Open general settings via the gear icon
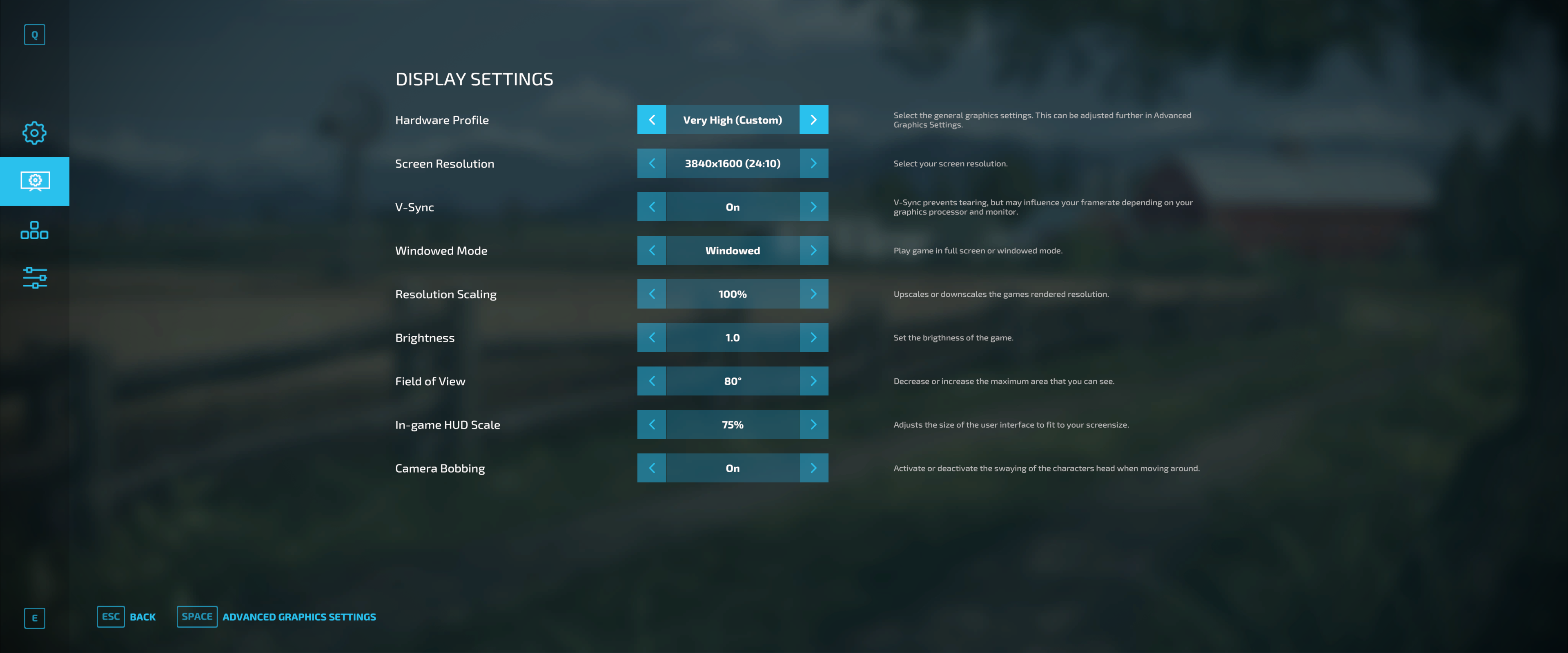The width and height of the screenshot is (1568, 653). coord(35,132)
